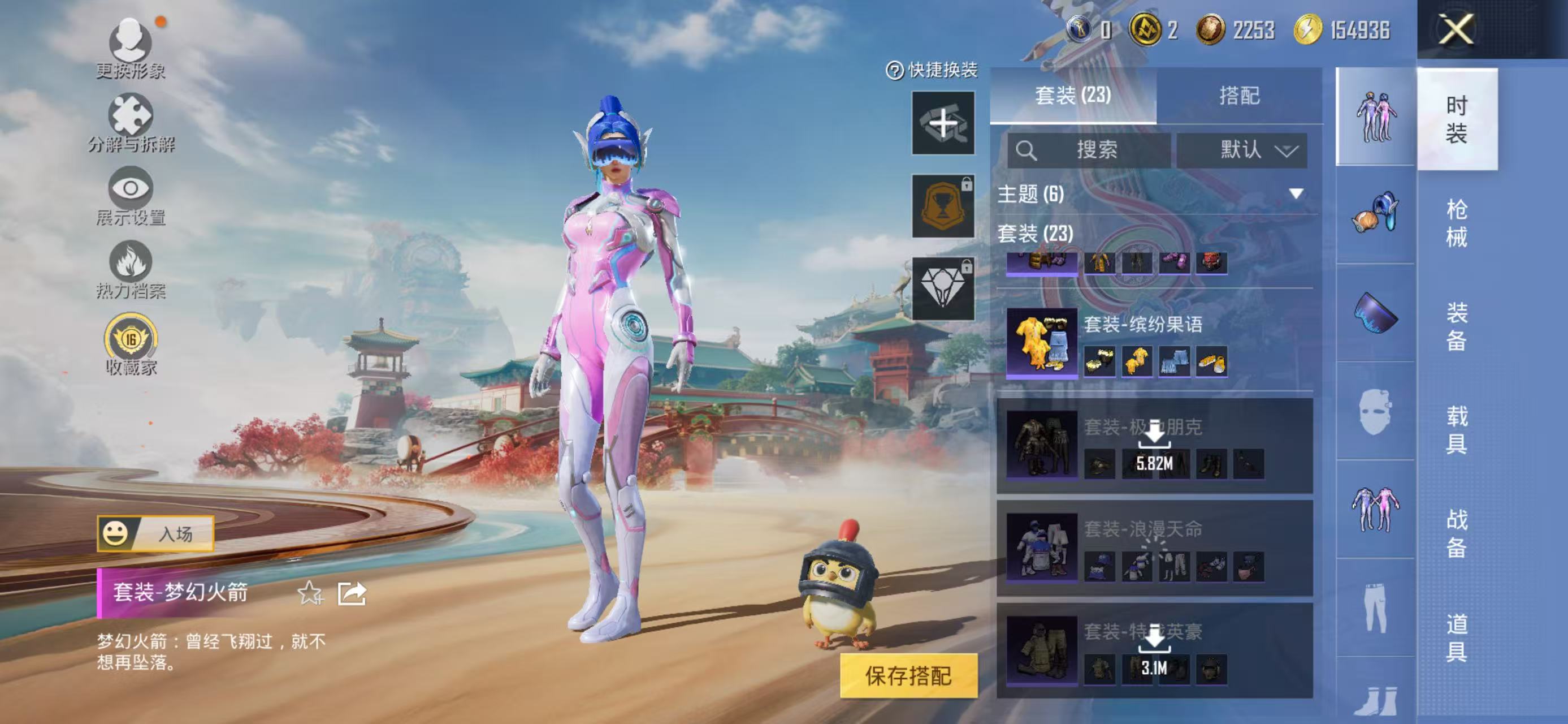Screen dimensions: 1568x724
Task: Open 热力档案 heat archive
Action: tap(130, 270)
